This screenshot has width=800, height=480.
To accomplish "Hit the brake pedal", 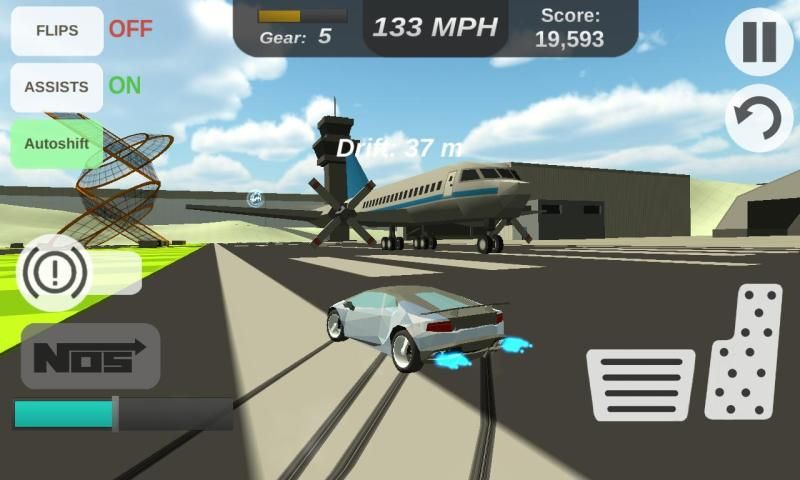I will tap(640, 384).
